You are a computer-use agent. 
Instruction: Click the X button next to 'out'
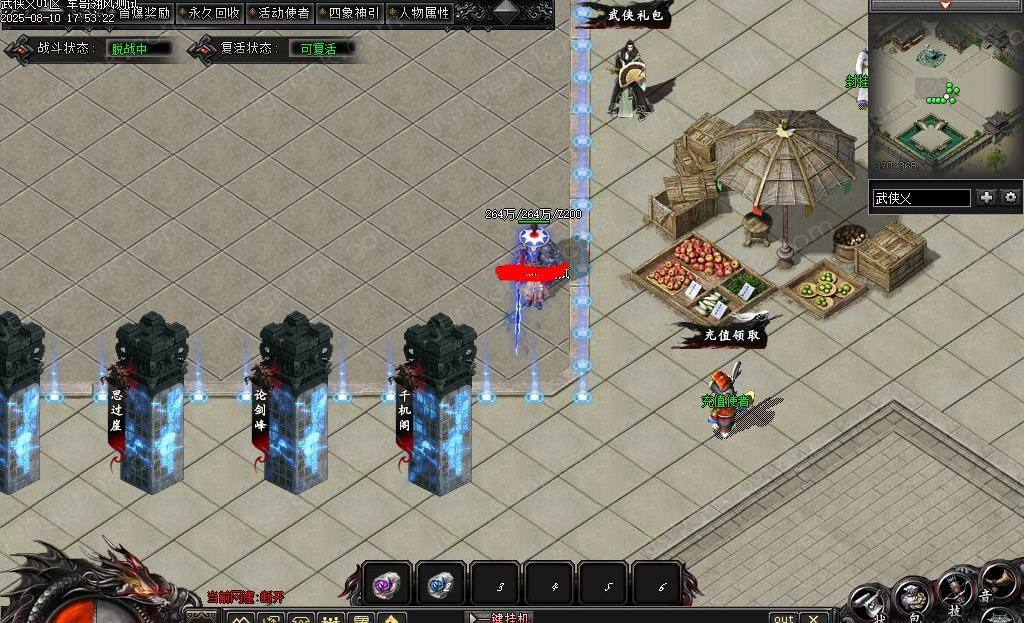pyautogui.click(x=815, y=617)
